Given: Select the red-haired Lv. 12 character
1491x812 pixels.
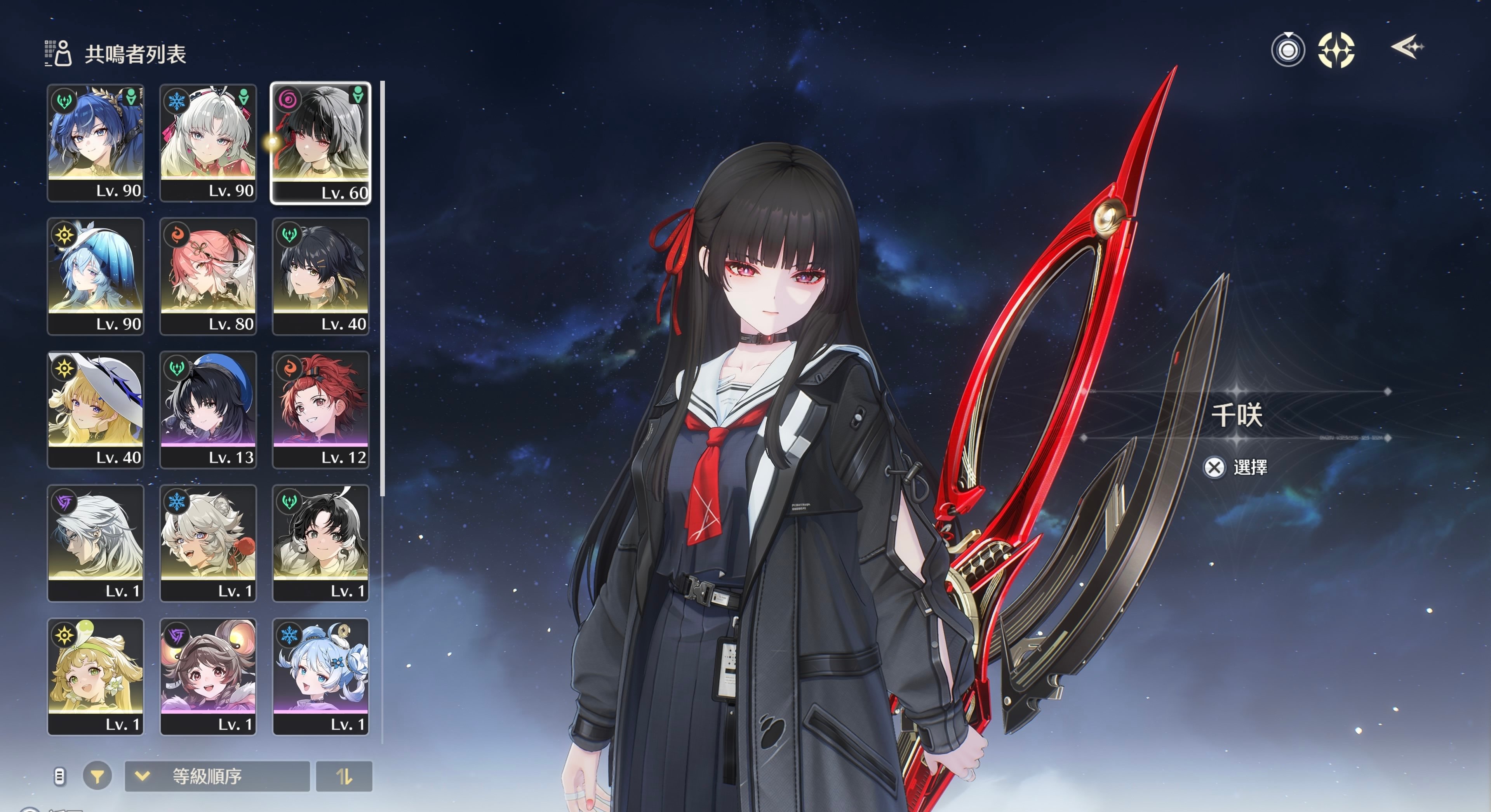Looking at the screenshot, I should tap(320, 409).
